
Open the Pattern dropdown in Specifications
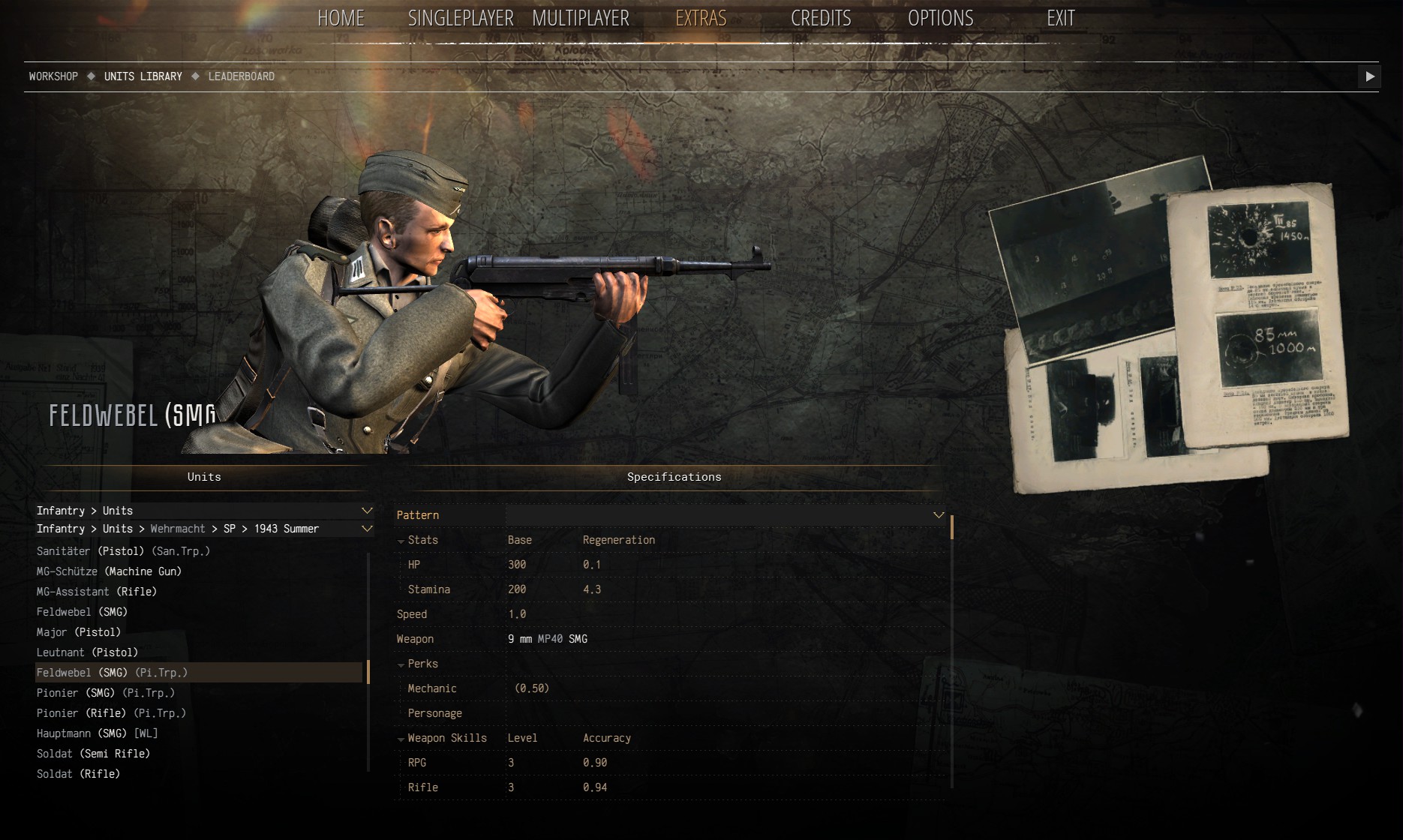click(x=938, y=515)
